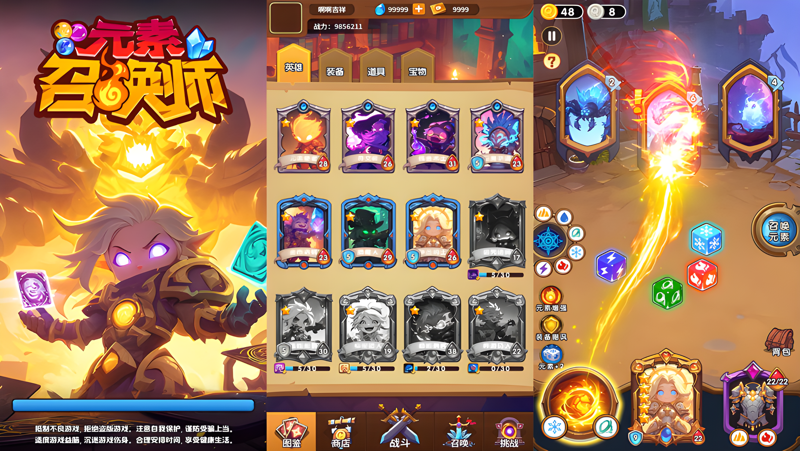Viewport: 800px width, 451px height.
Task: Select the greyed-out locked hero card numbered 38
Action: (432, 327)
